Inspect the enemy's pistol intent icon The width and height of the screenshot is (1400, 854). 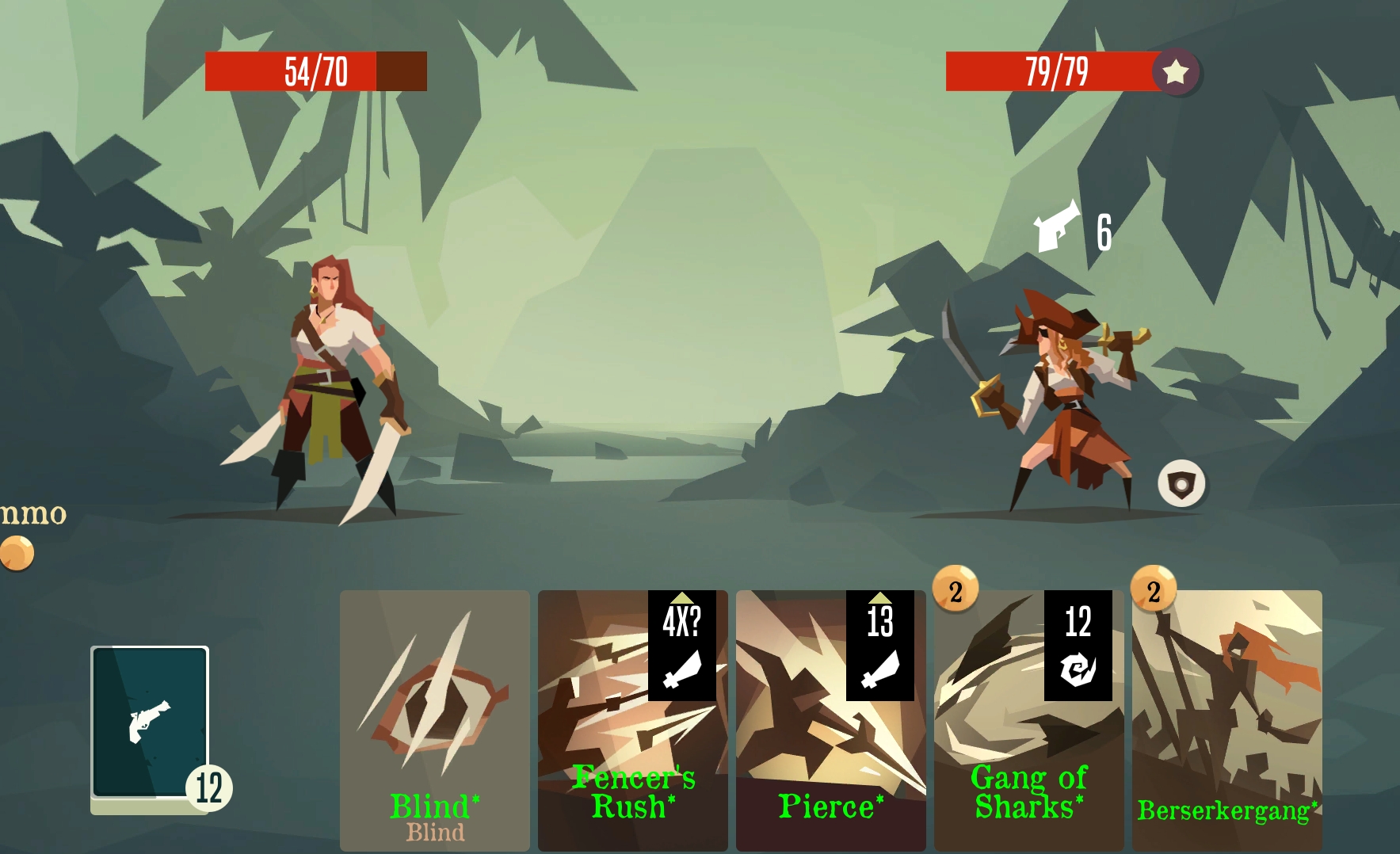coord(1058,227)
